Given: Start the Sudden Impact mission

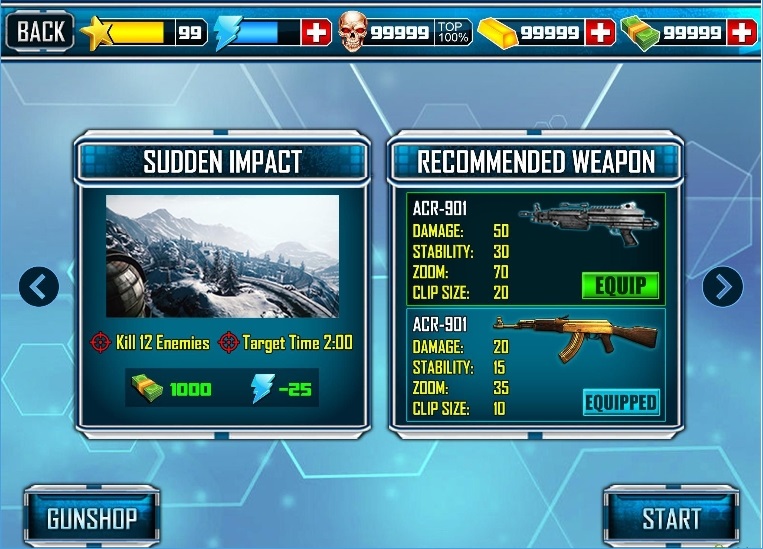Looking at the screenshot, I should (671, 518).
